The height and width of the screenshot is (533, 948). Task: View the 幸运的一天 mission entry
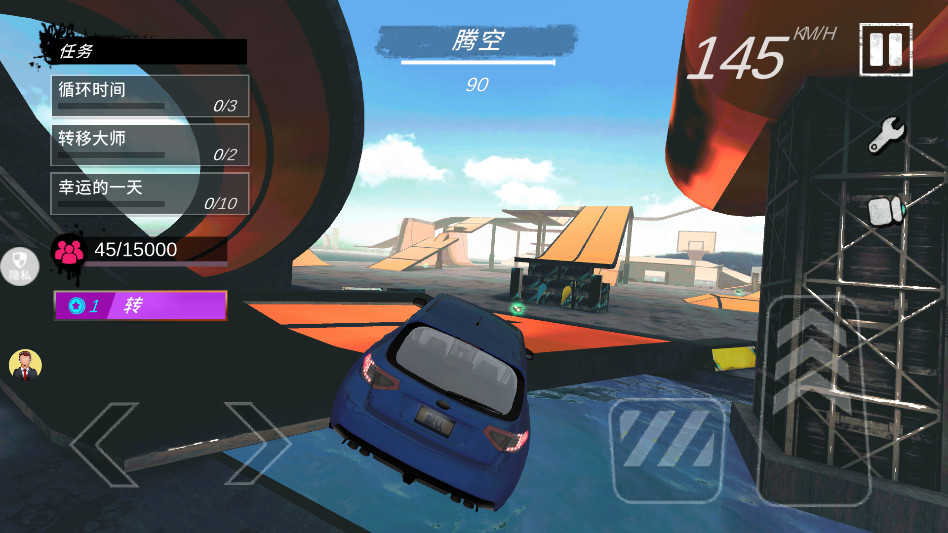pos(150,193)
